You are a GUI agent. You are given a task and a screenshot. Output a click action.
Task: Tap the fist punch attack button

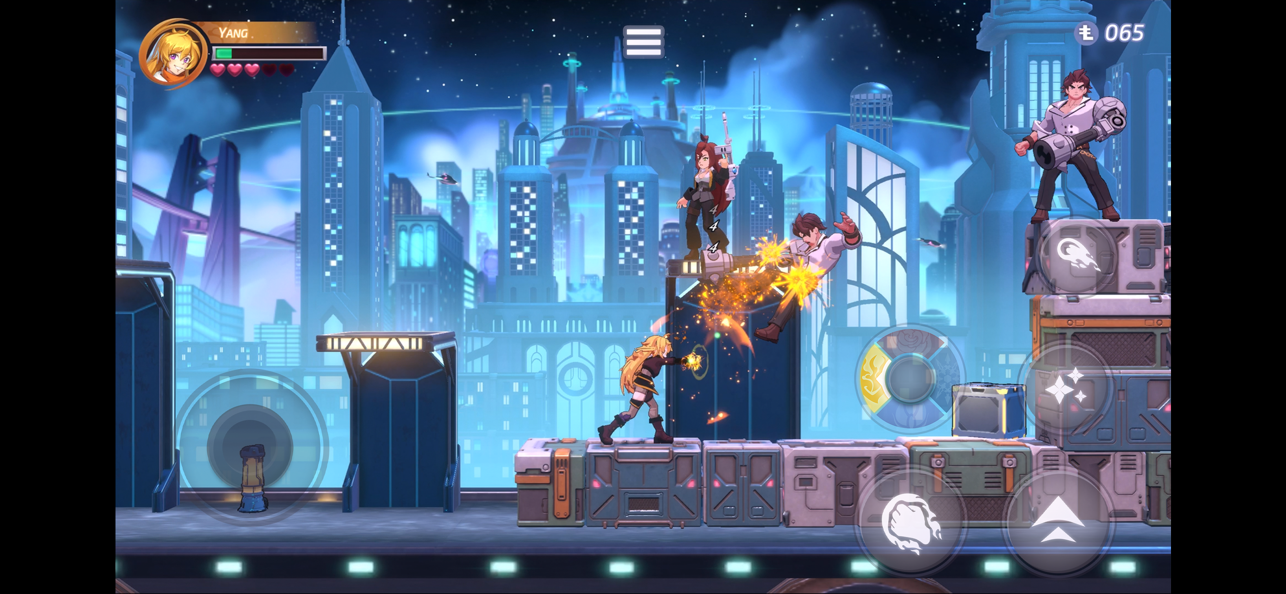click(910, 522)
